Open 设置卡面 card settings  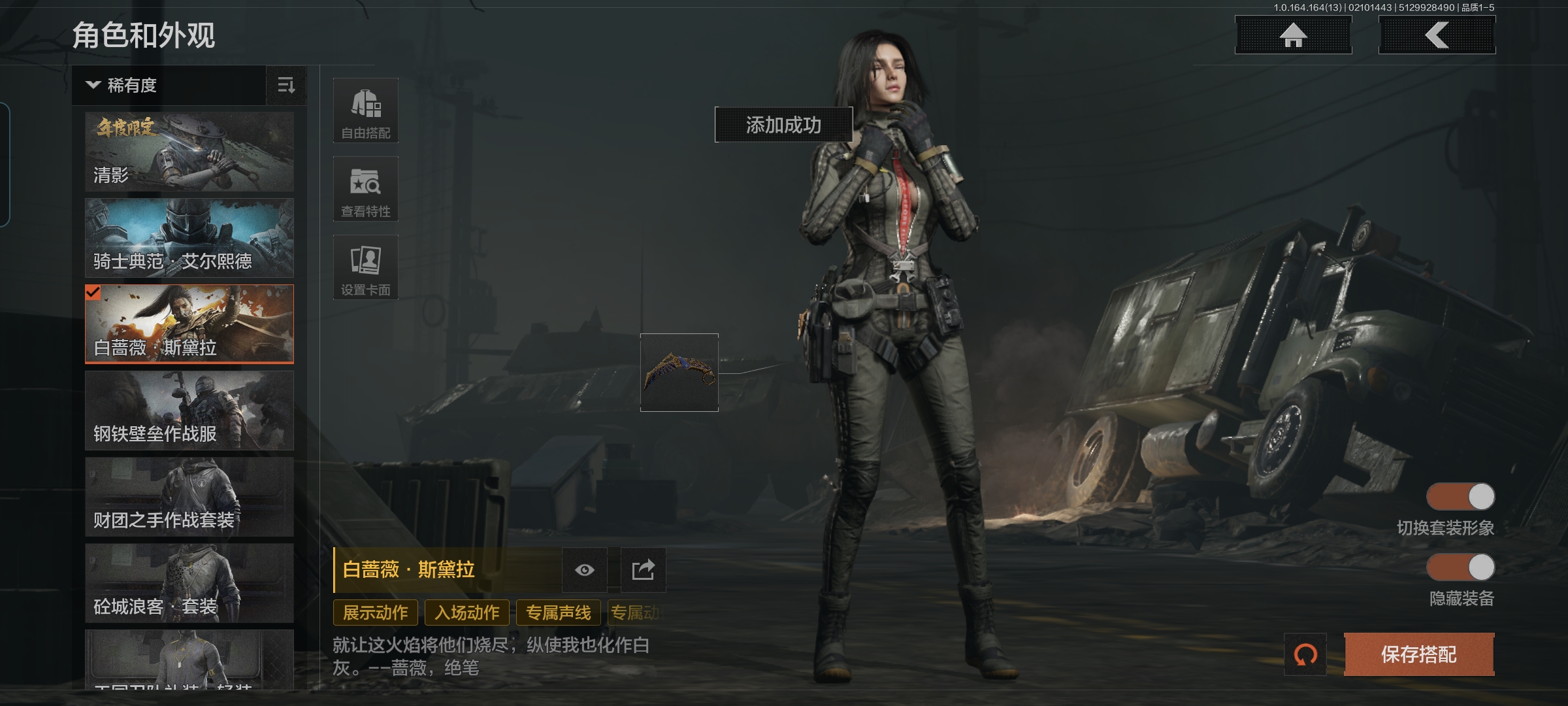(366, 268)
